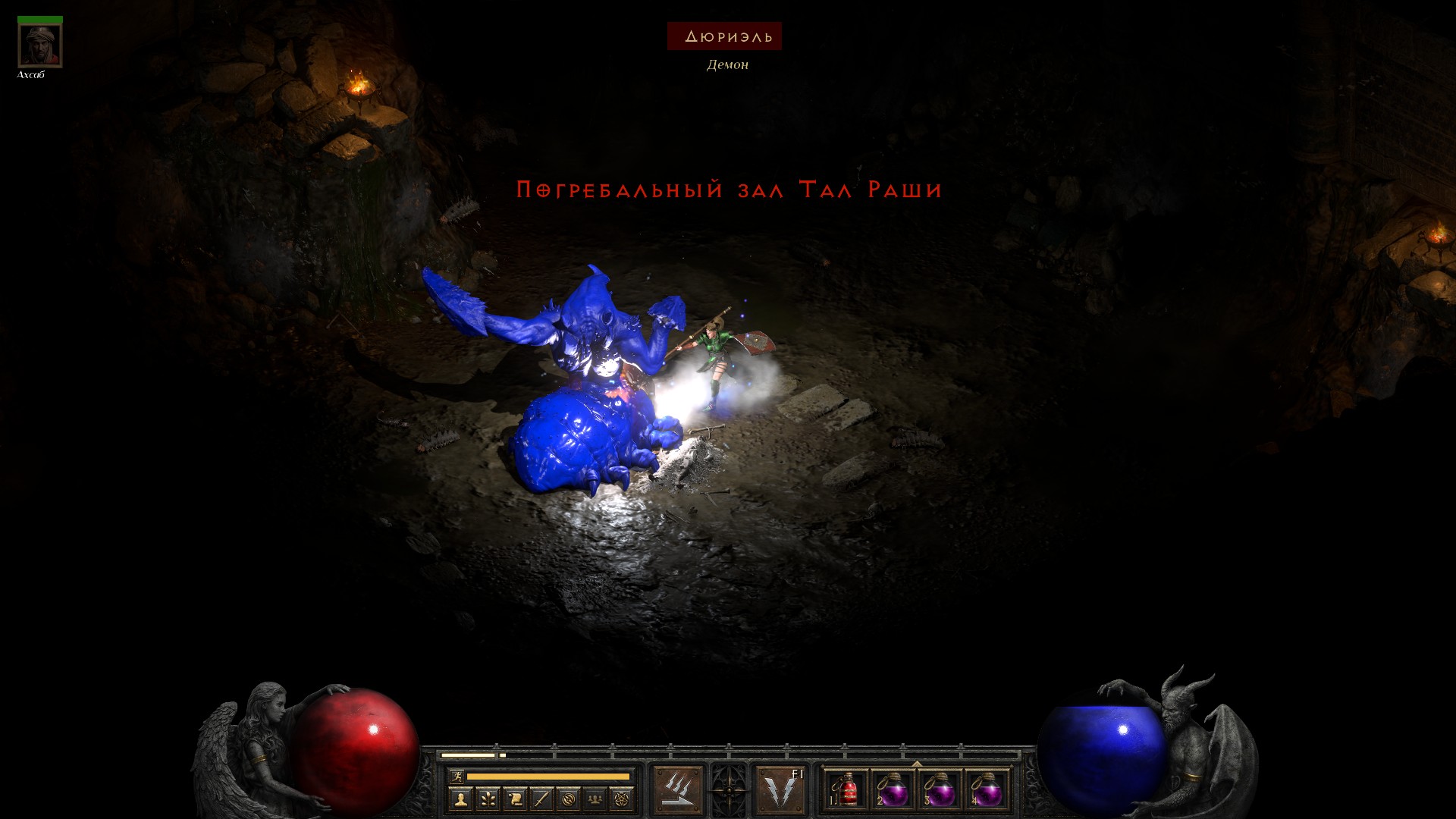The image size is (1456, 819).
Task: Choose the right-click double lightning skill marked F1
Action: 780,789
